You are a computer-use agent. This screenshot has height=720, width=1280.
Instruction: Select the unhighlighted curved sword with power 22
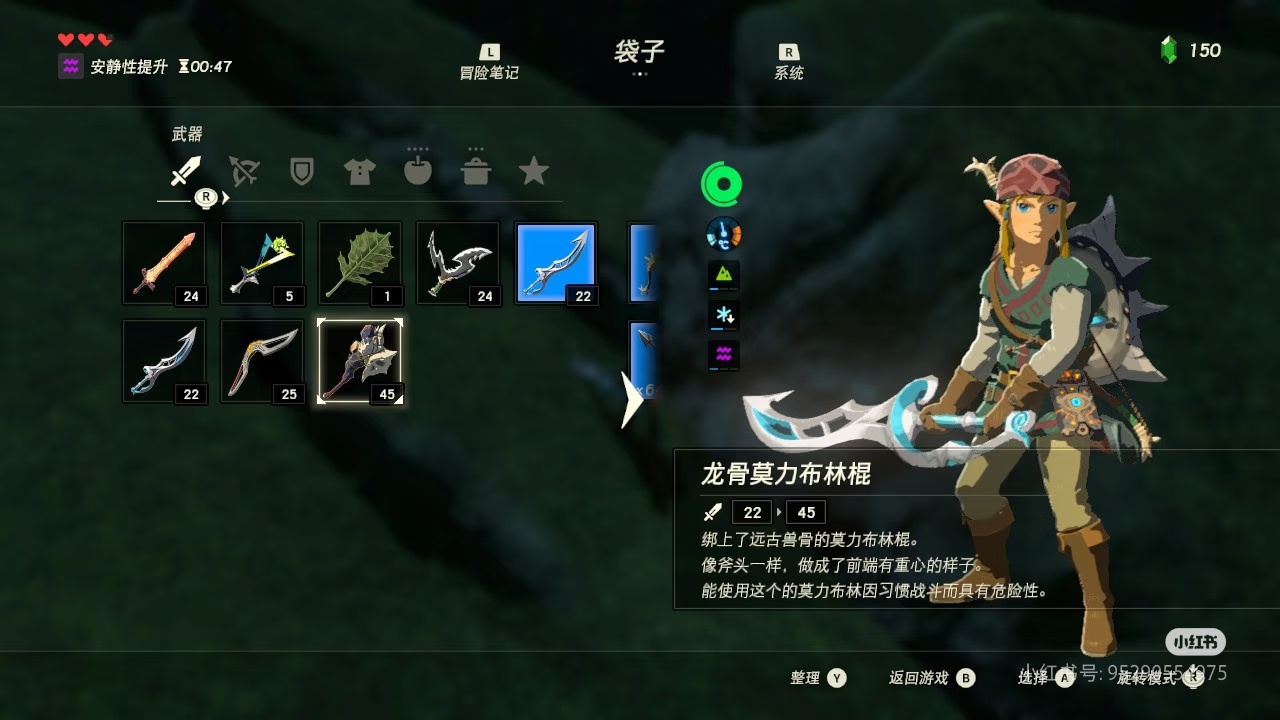[164, 361]
